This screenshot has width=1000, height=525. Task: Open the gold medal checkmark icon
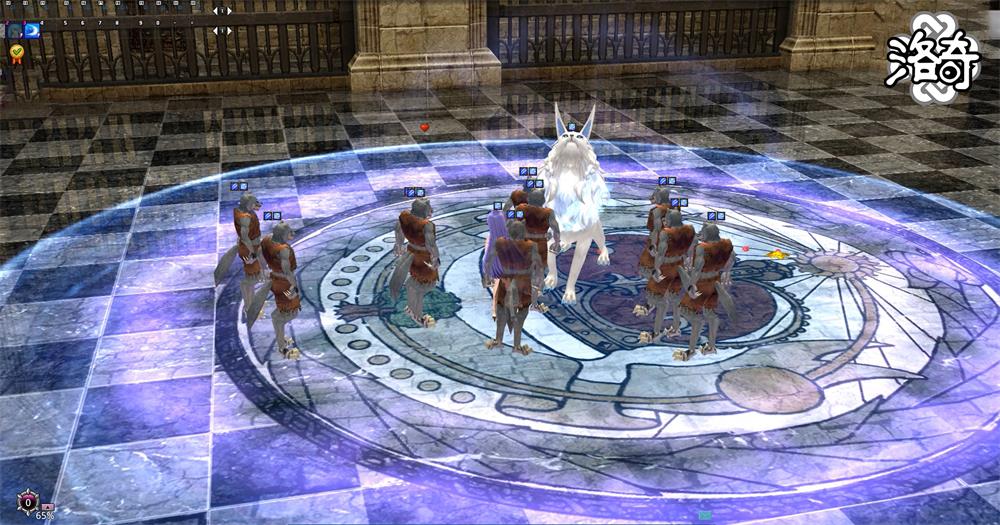[17, 51]
